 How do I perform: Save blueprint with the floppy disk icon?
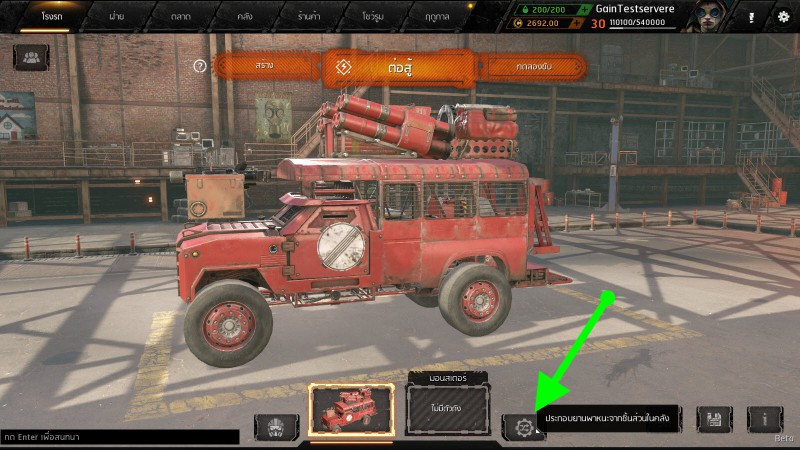pos(714,421)
